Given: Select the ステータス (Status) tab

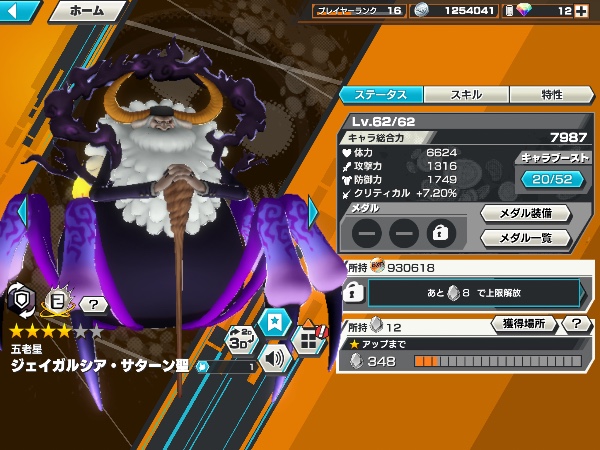Looking at the screenshot, I should [382, 95].
